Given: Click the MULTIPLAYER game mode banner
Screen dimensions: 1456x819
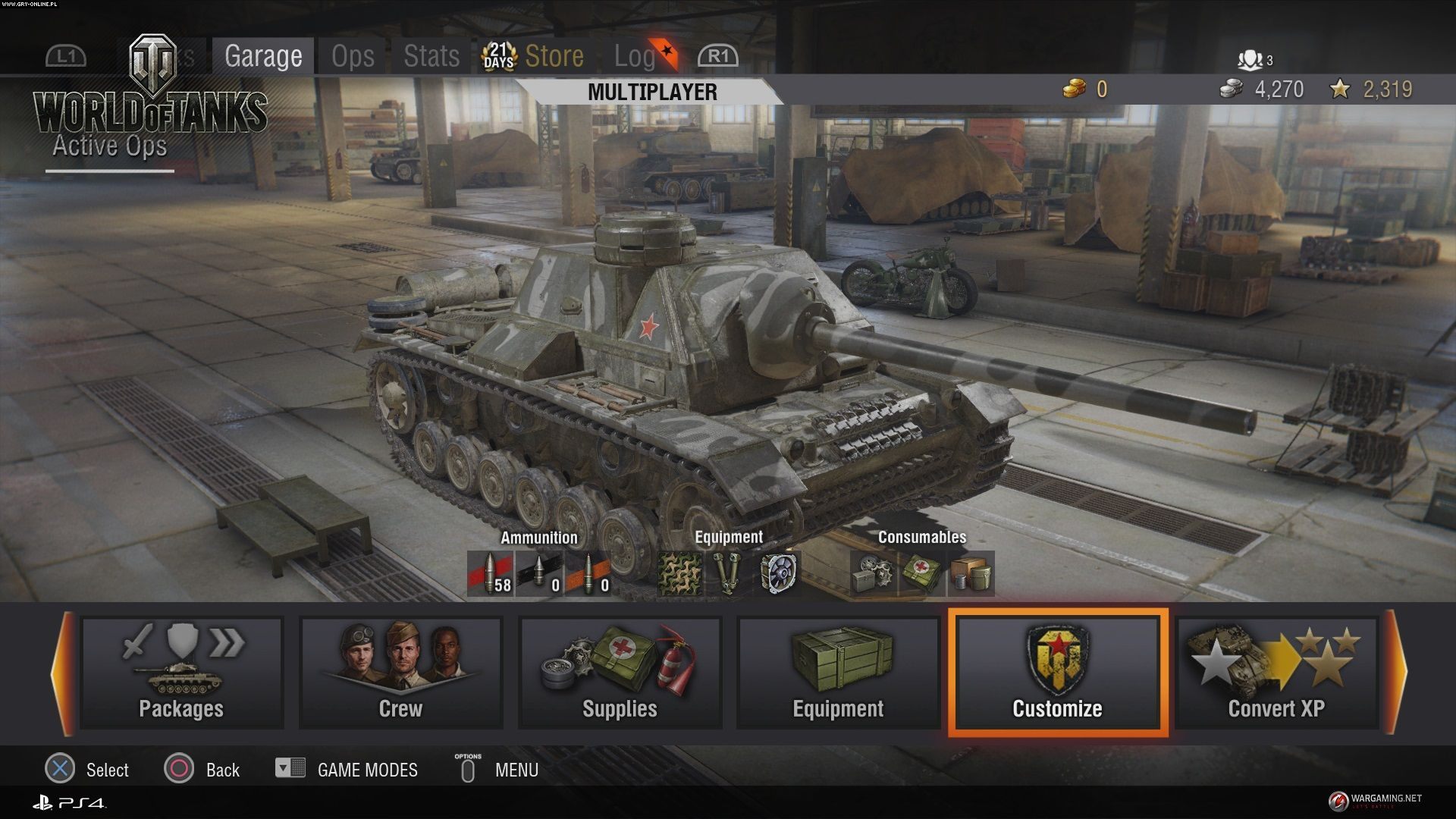Looking at the screenshot, I should pos(652,93).
